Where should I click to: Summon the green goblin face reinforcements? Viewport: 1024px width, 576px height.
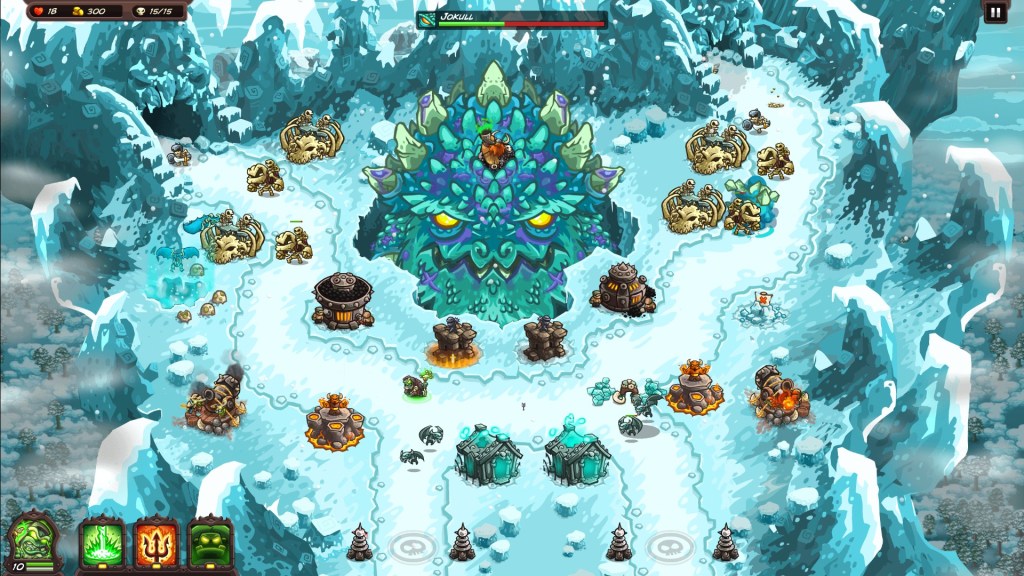pyautogui.click(x=209, y=543)
